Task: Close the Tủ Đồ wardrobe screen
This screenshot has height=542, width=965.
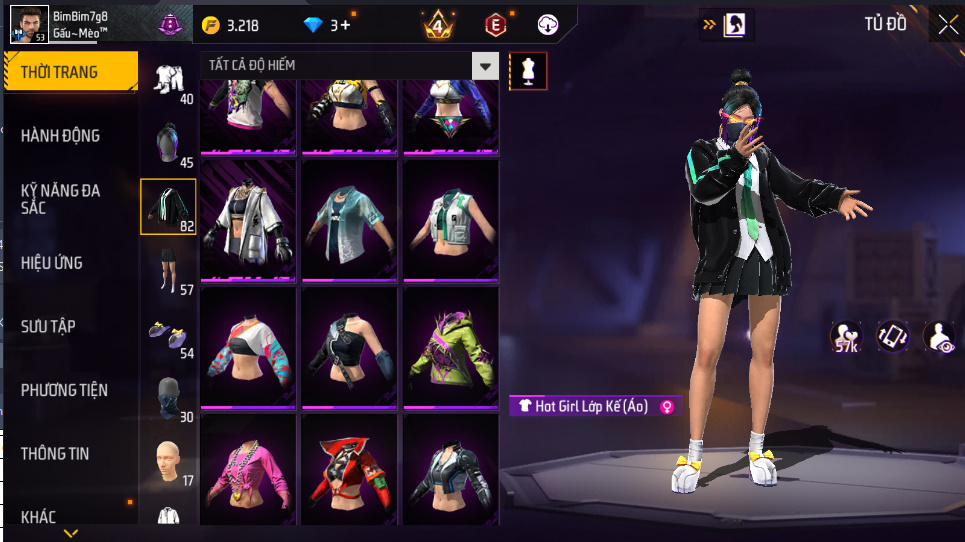Action: coord(947,24)
